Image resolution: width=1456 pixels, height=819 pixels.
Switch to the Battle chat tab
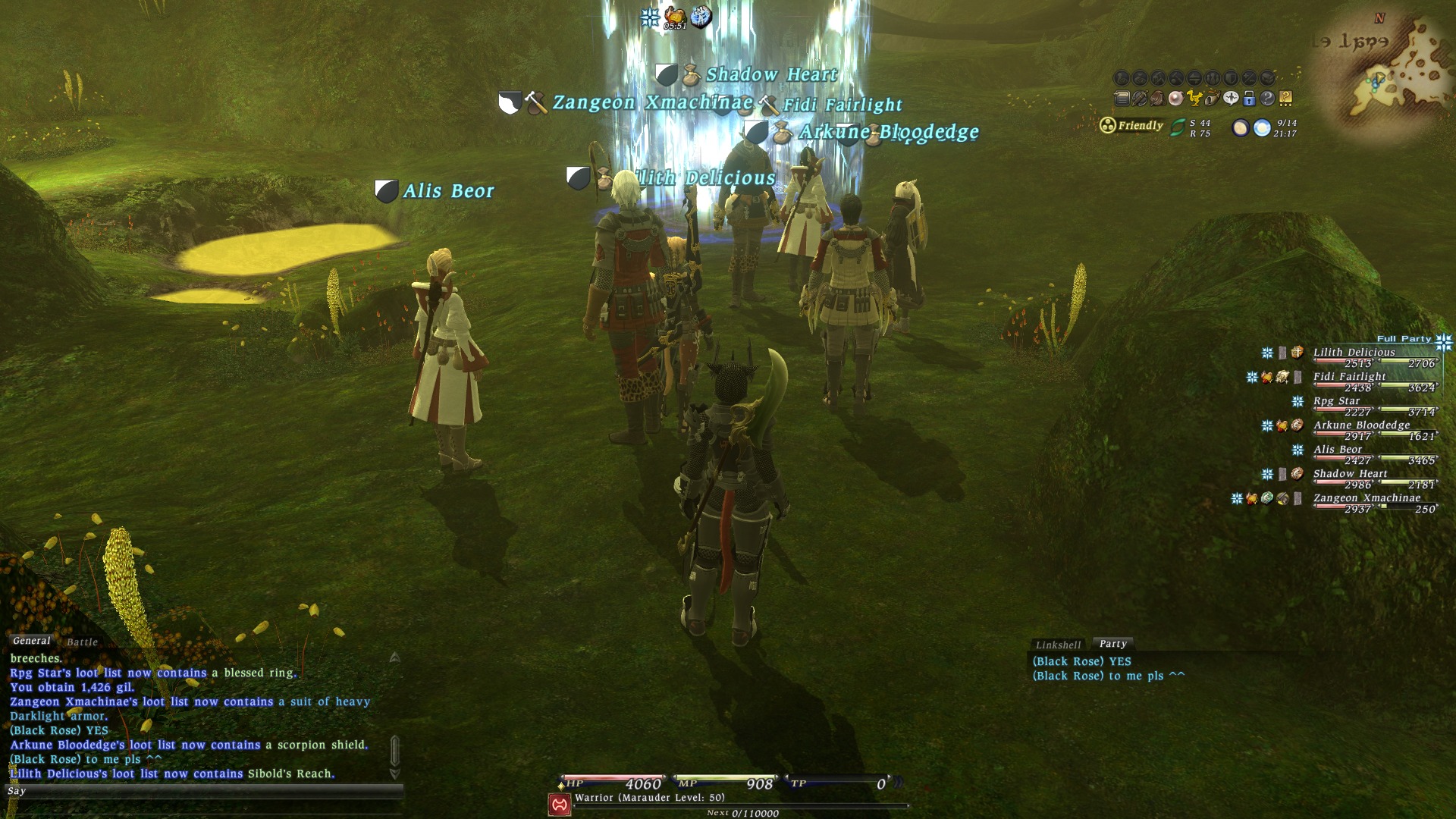click(82, 642)
